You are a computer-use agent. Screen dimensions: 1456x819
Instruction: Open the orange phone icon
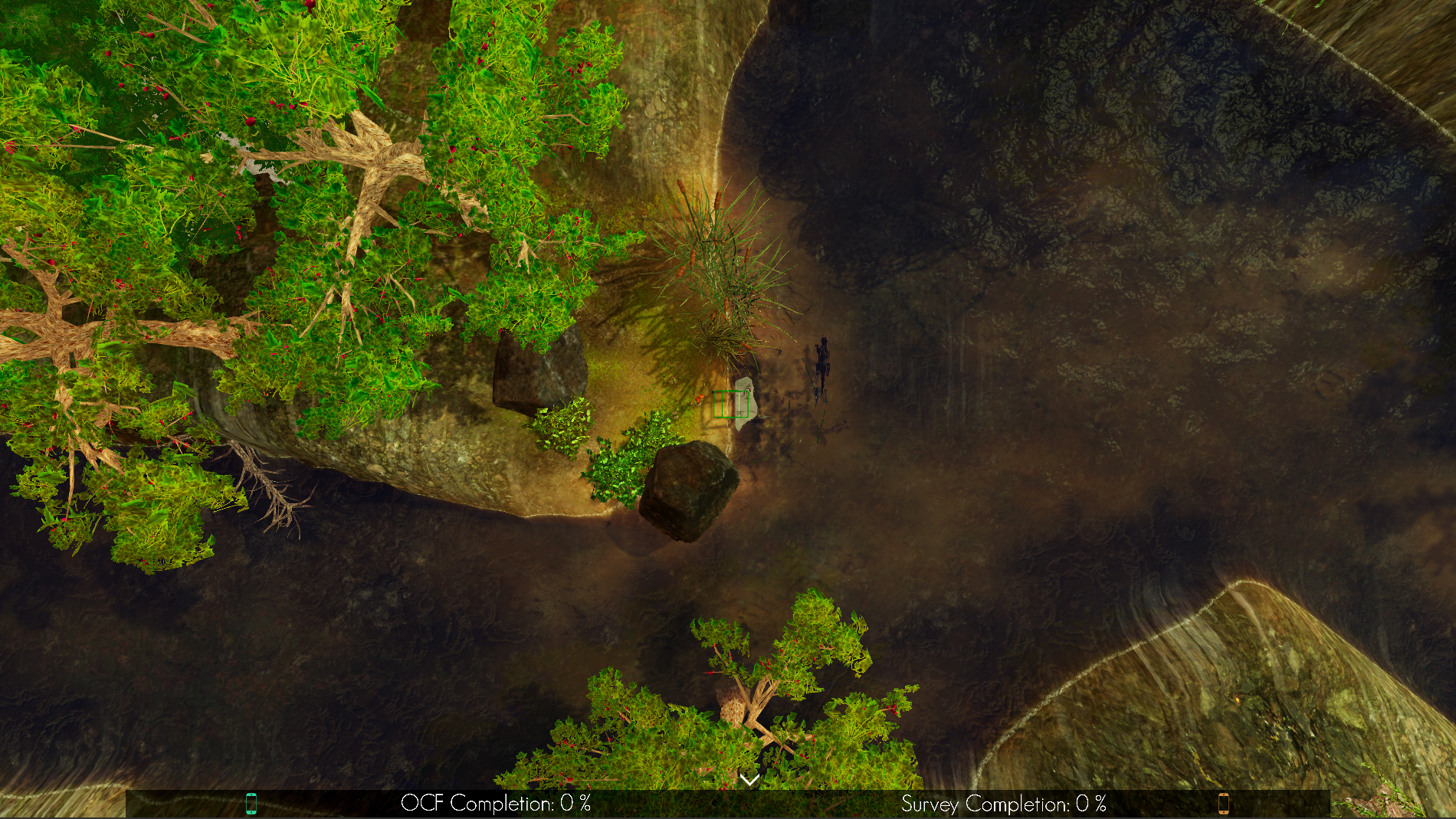coord(1223,803)
